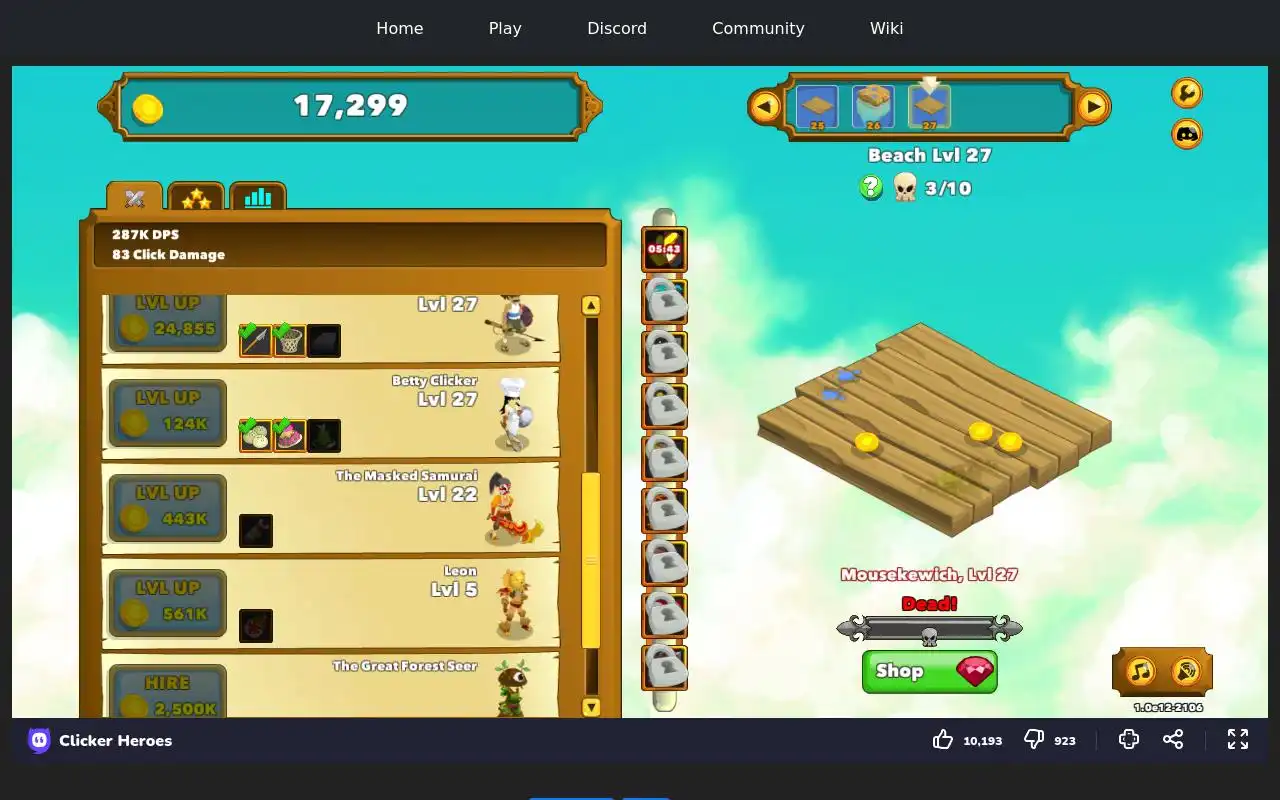Click the green question mark help icon
Image resolution: width=1280 pixels, height=800 pixels.
coord(871,187)
